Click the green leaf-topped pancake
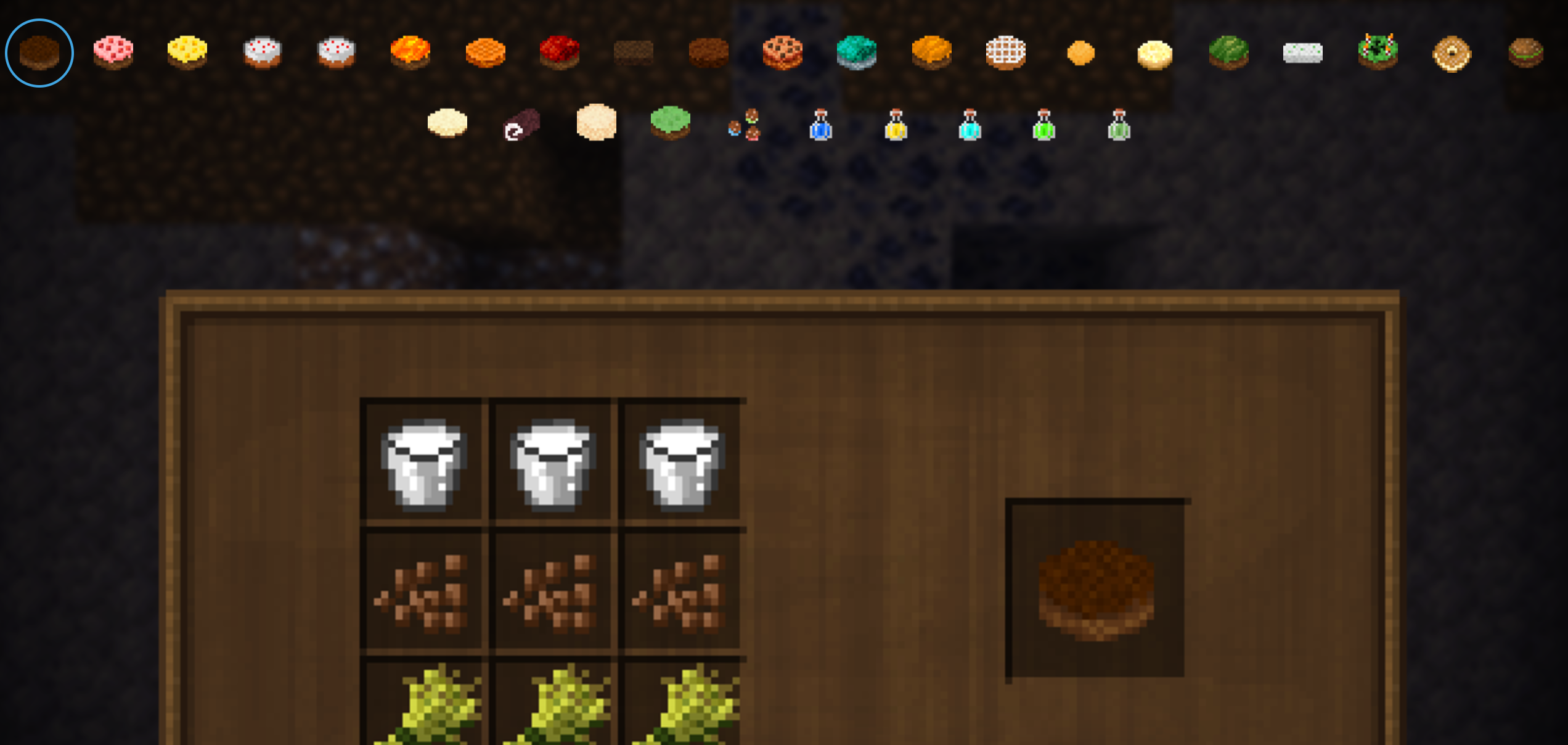The image size is (1568, 745). point(1228,53)
